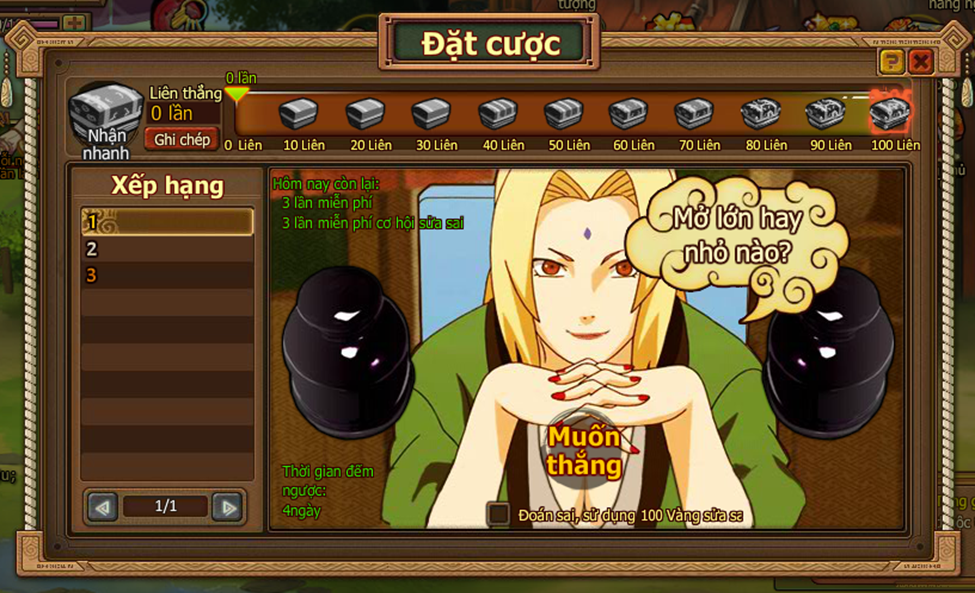Toggle the 100 Vàng correction checkbox
The image size is (975, 593).
coord(498,514)
